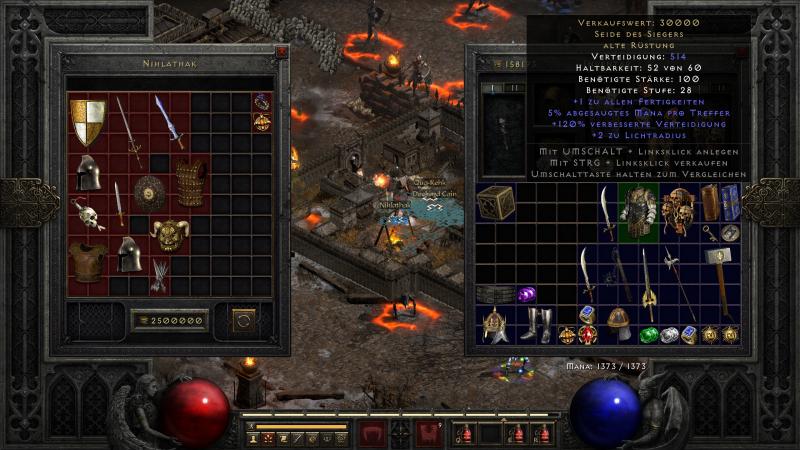This screenshot has width=800, height=450.
Task: Pick the metal greaves boots in inventory
Action: pyautogui.click(x=536, y=324)
